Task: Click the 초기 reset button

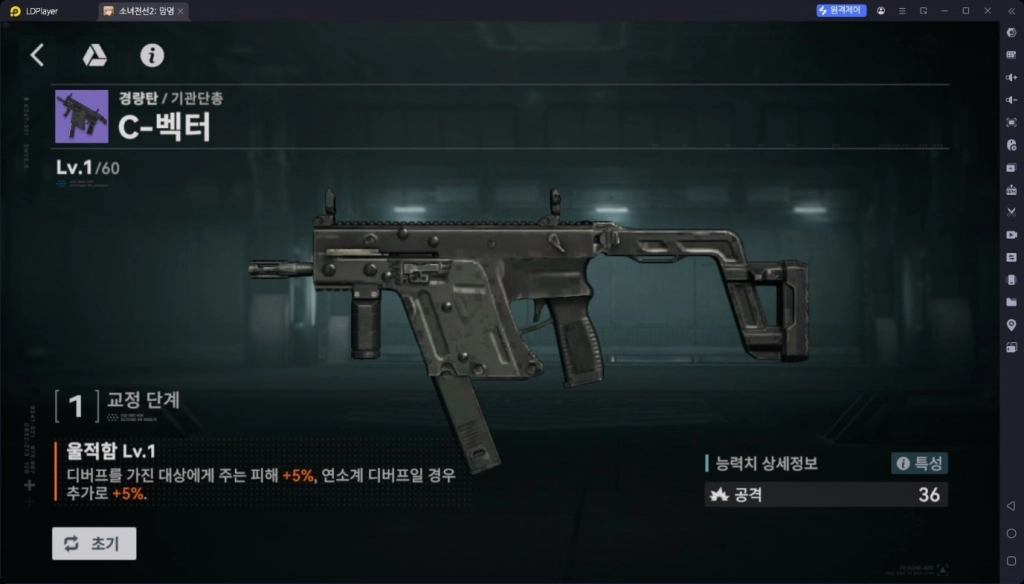Action: point(94,543)
